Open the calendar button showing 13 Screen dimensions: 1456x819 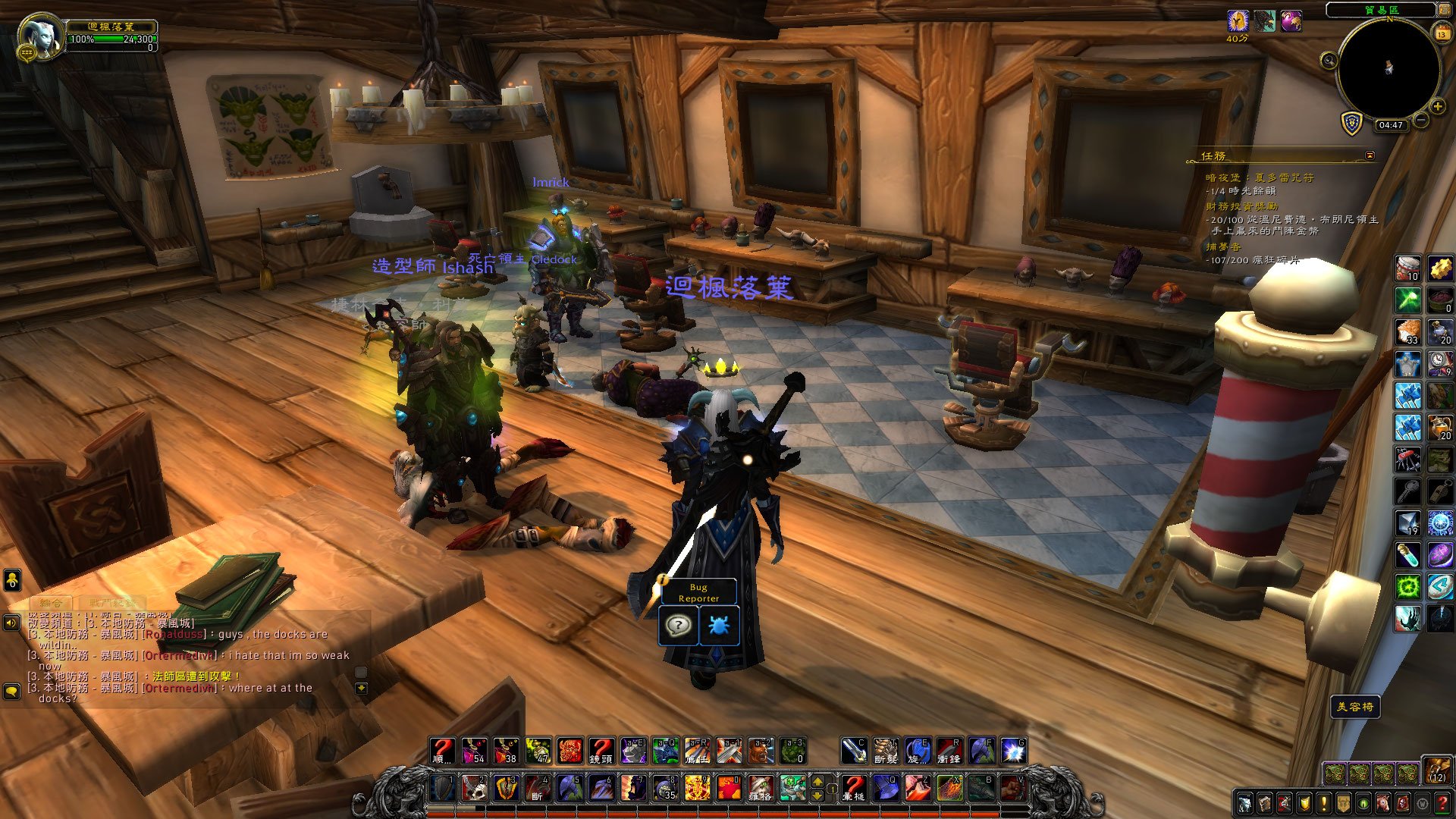[1442, 33]
